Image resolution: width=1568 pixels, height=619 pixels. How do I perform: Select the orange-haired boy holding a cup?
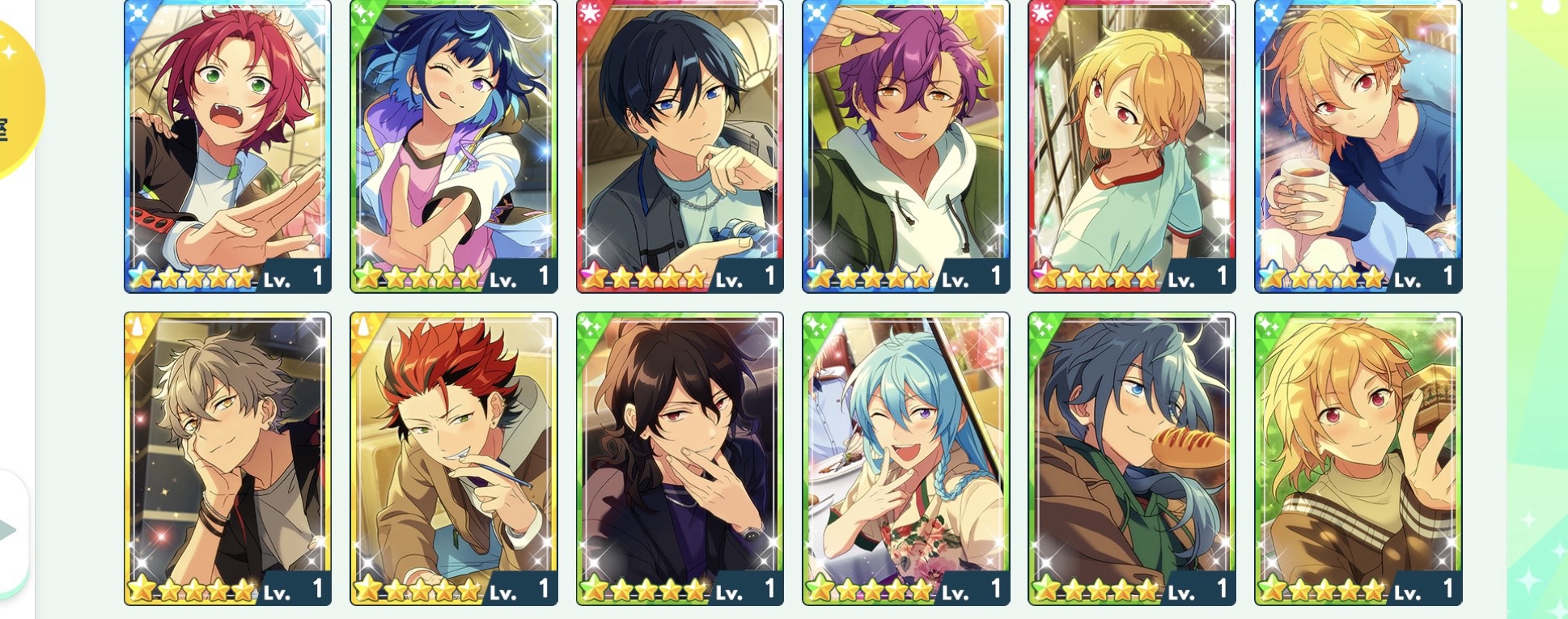(x=1358, y=146)
